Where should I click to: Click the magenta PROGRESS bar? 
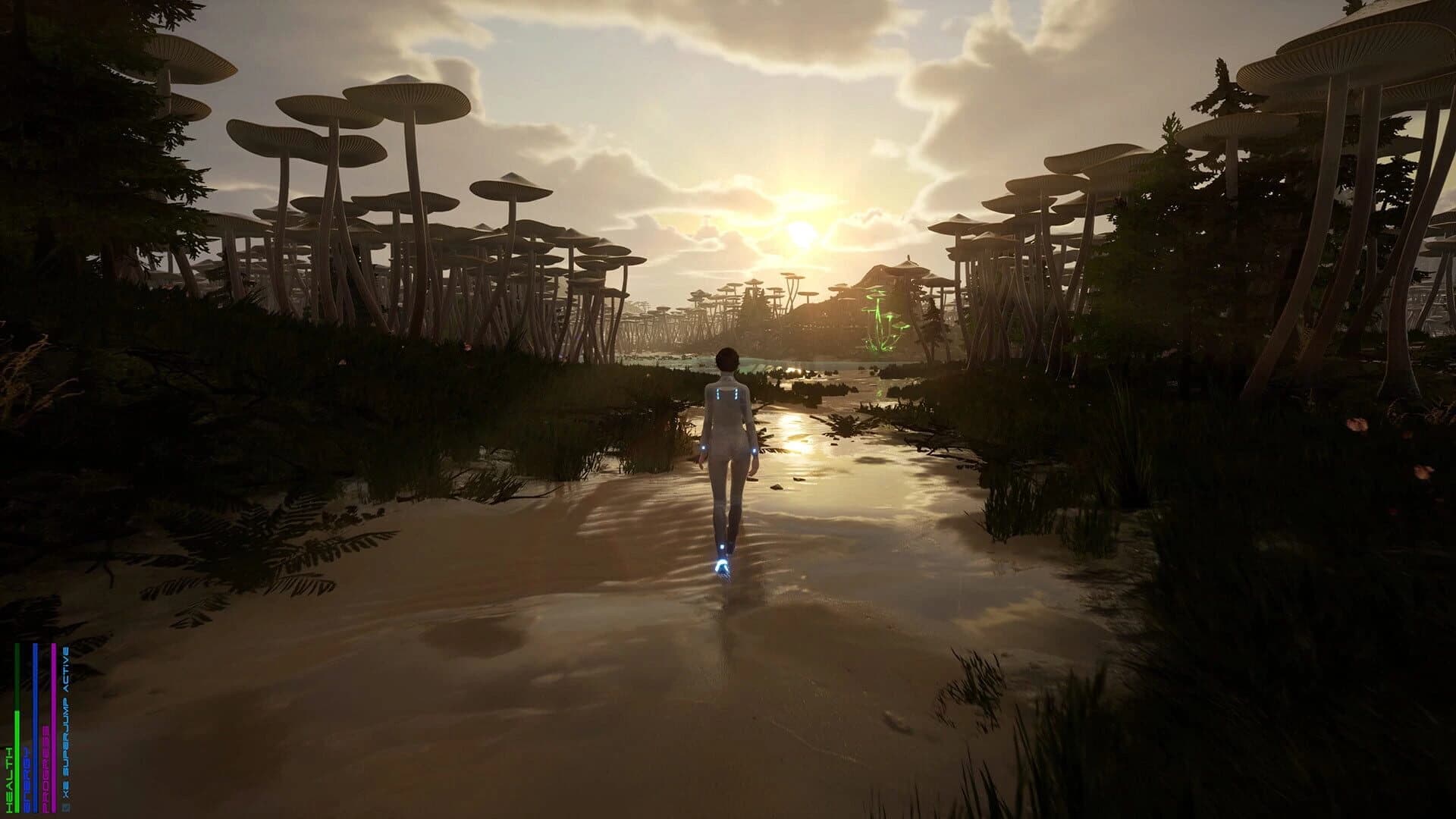[x=54, y=728]
